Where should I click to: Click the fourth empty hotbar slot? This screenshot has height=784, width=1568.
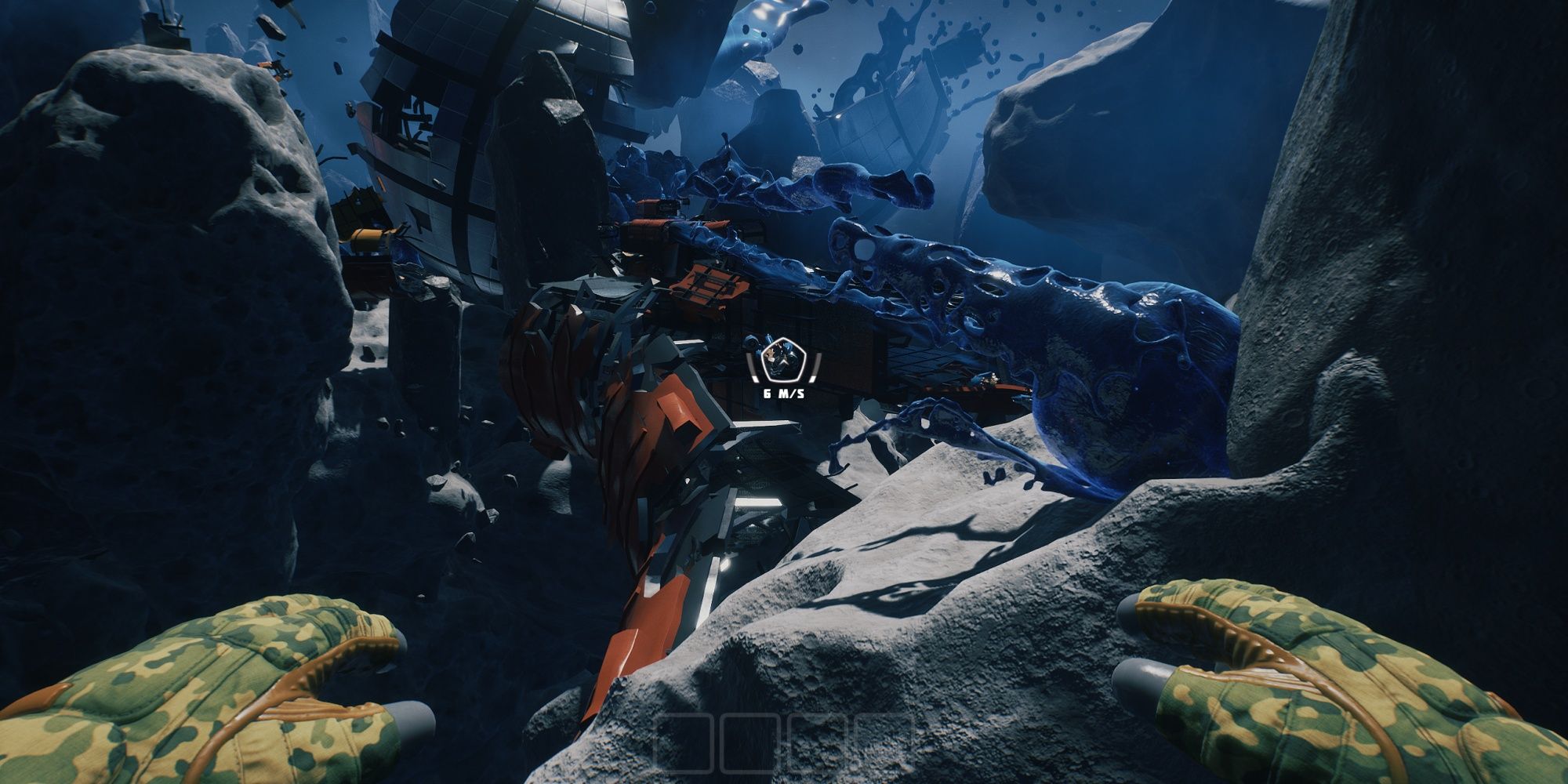tap(886, 745)
